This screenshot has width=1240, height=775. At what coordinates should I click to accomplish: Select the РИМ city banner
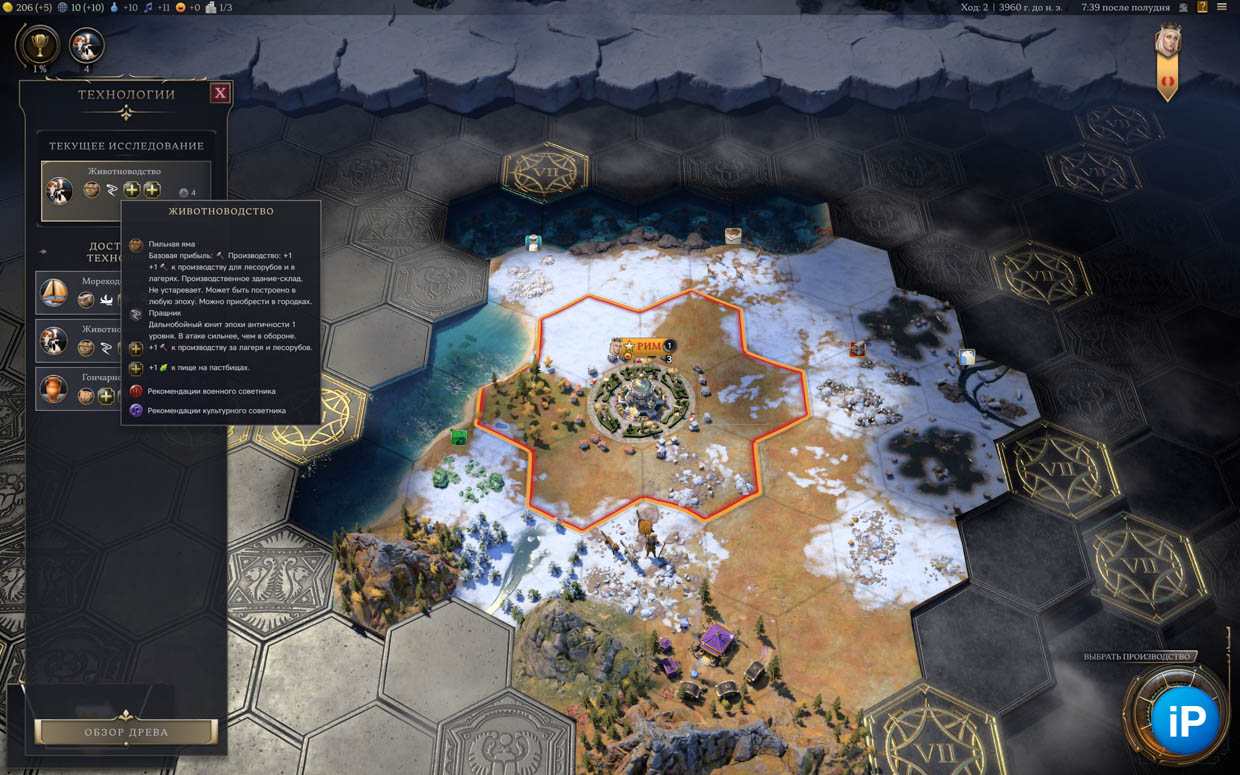pos(643,346)
